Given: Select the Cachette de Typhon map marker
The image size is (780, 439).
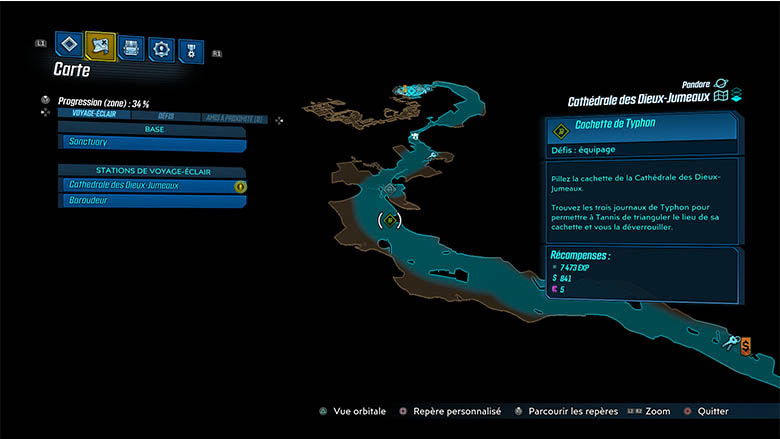Looking at the screenshot, I should (x=390, y=220).
